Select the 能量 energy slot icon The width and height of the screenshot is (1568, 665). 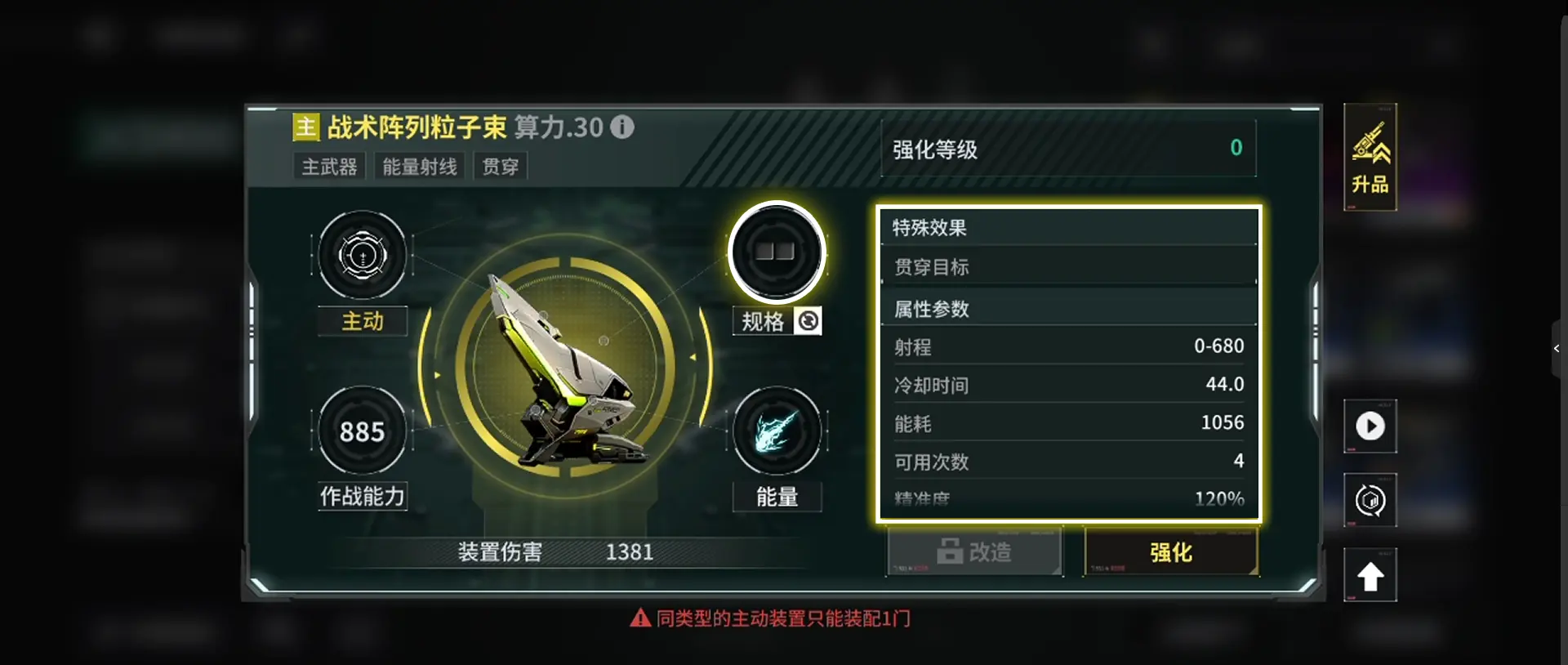[x=777, y=431]
